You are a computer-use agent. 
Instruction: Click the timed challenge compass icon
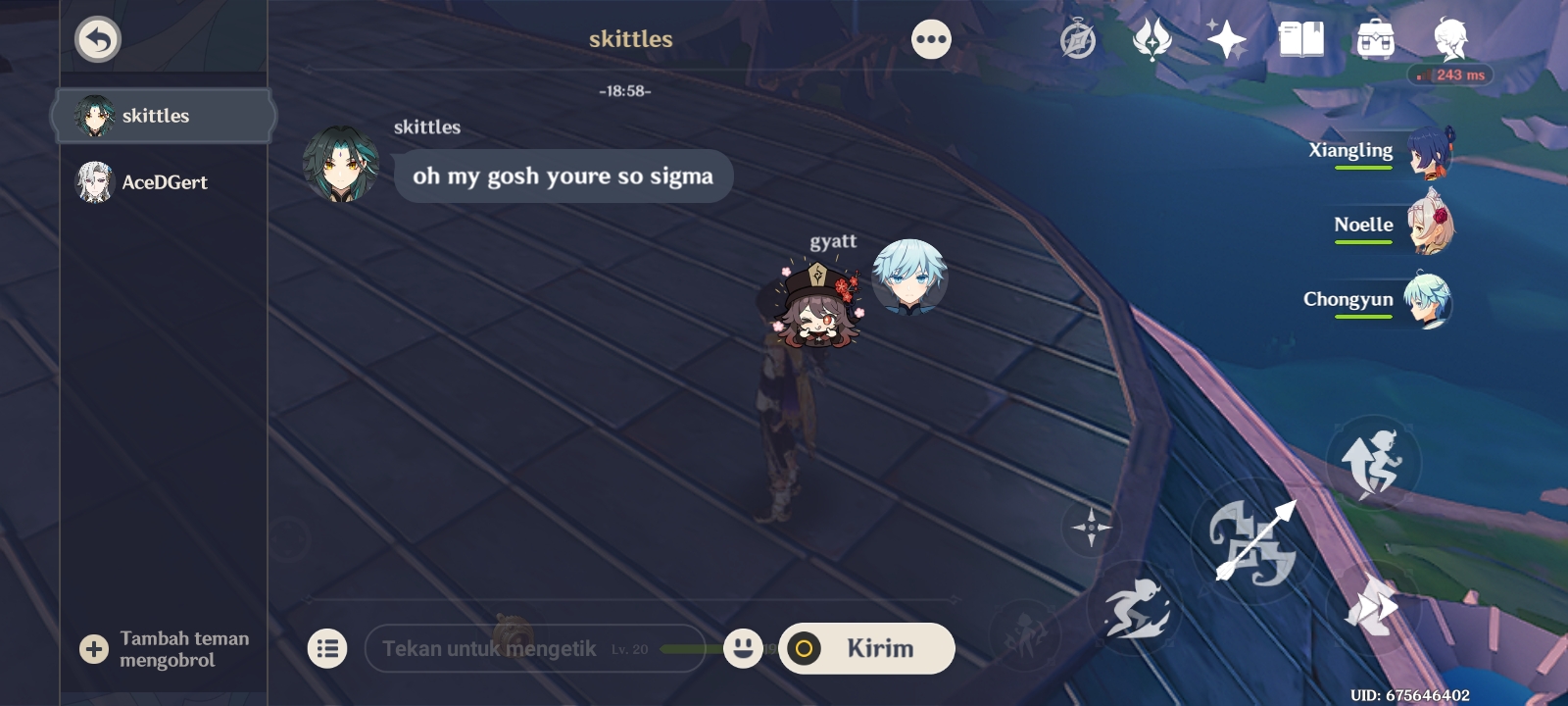coord(1076,39)
